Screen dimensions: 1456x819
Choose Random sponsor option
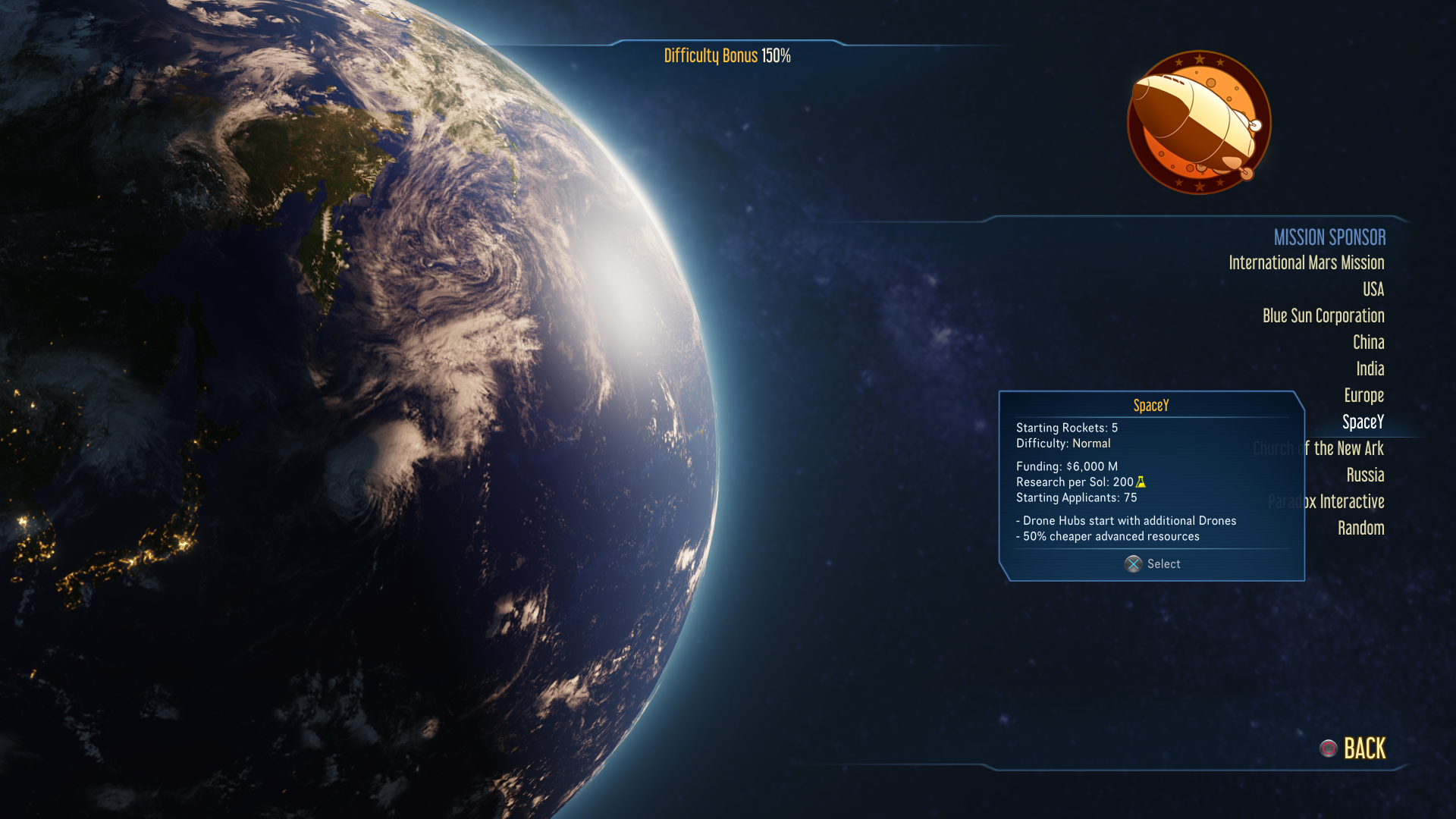pyautogui.click(x=1360, y=529)
